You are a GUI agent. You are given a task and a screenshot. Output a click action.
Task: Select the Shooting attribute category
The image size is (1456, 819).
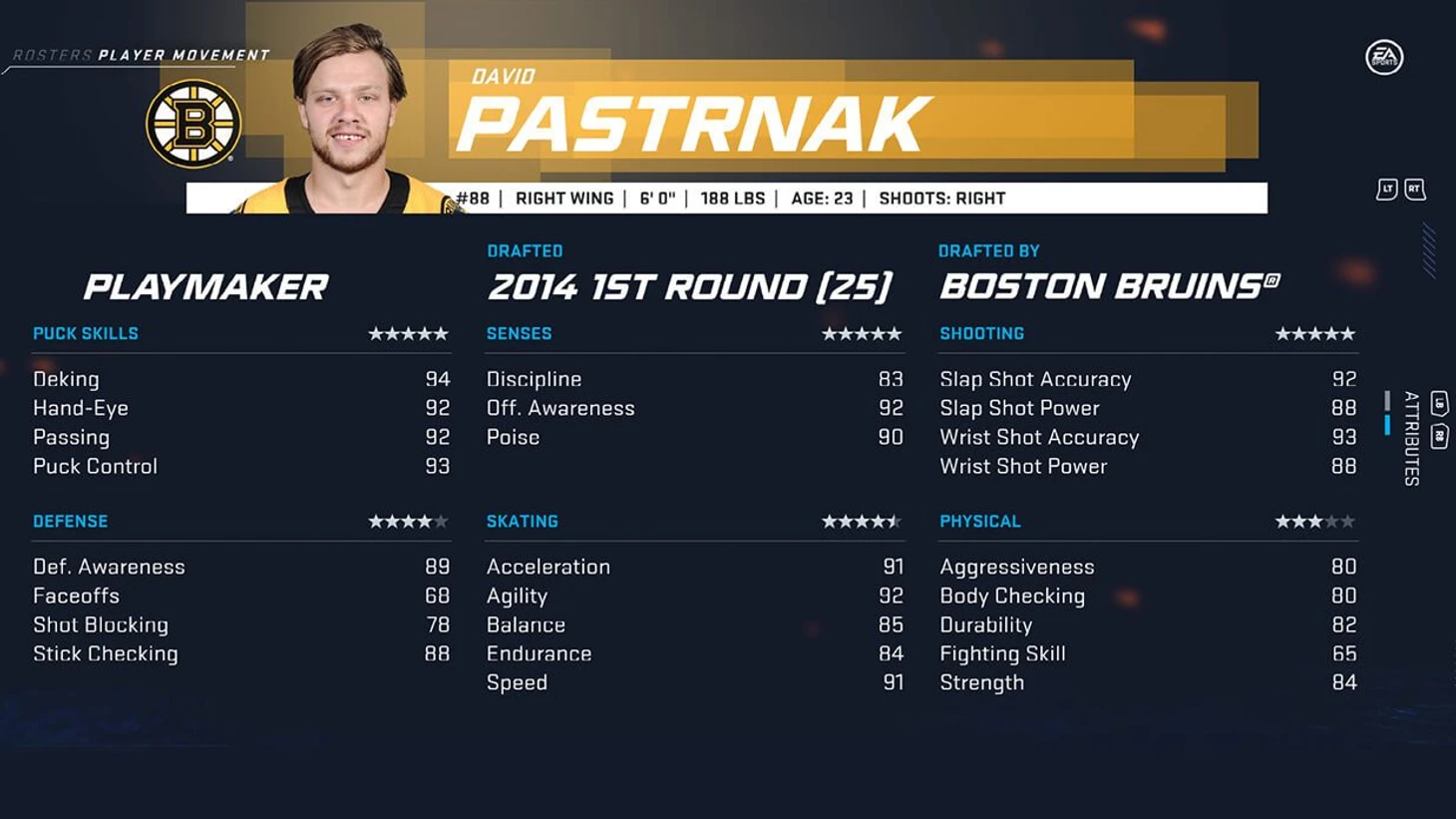coord(981,334)
